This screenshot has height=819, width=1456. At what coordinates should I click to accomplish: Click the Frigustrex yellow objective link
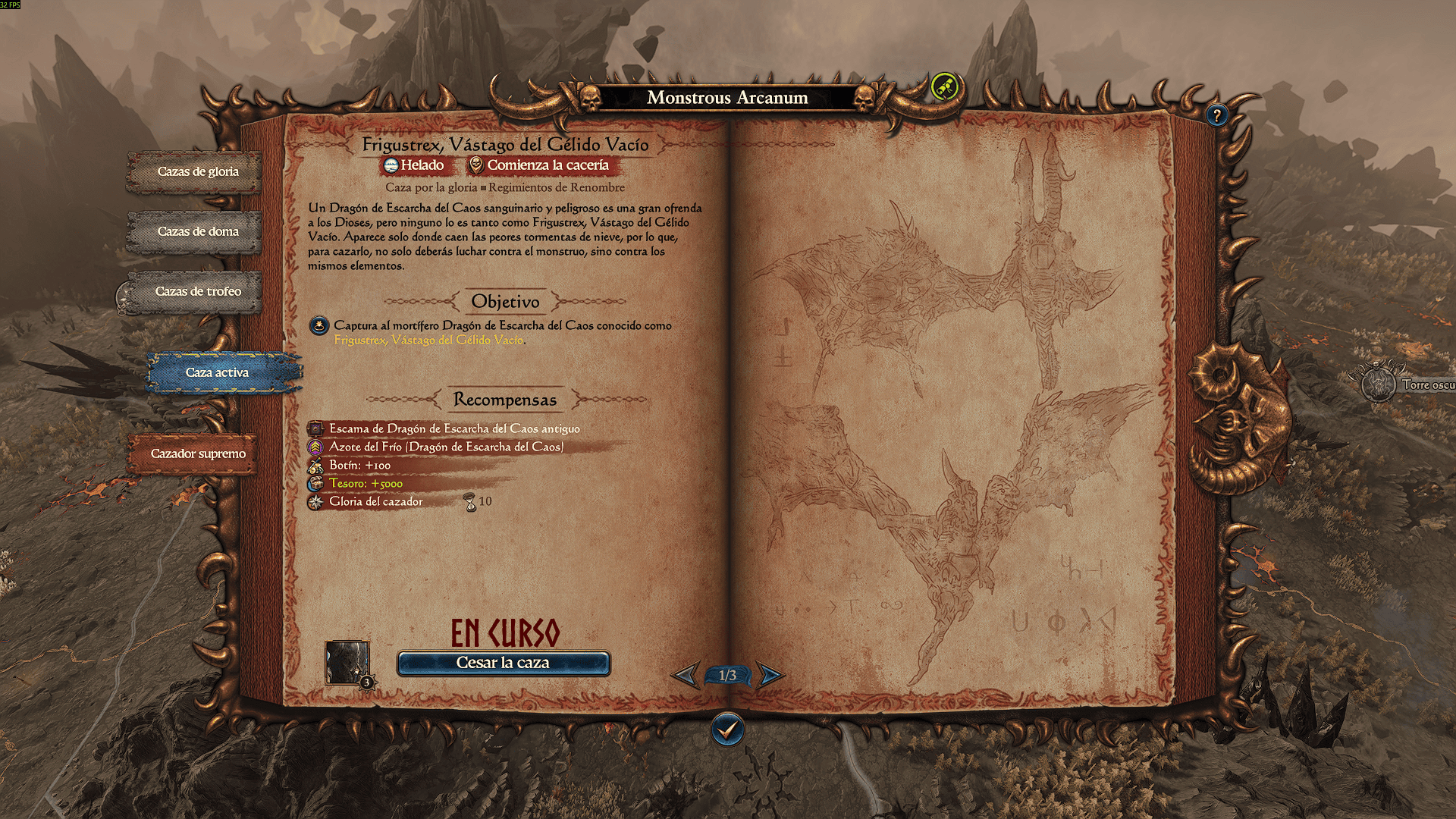(x=428, y=340)
